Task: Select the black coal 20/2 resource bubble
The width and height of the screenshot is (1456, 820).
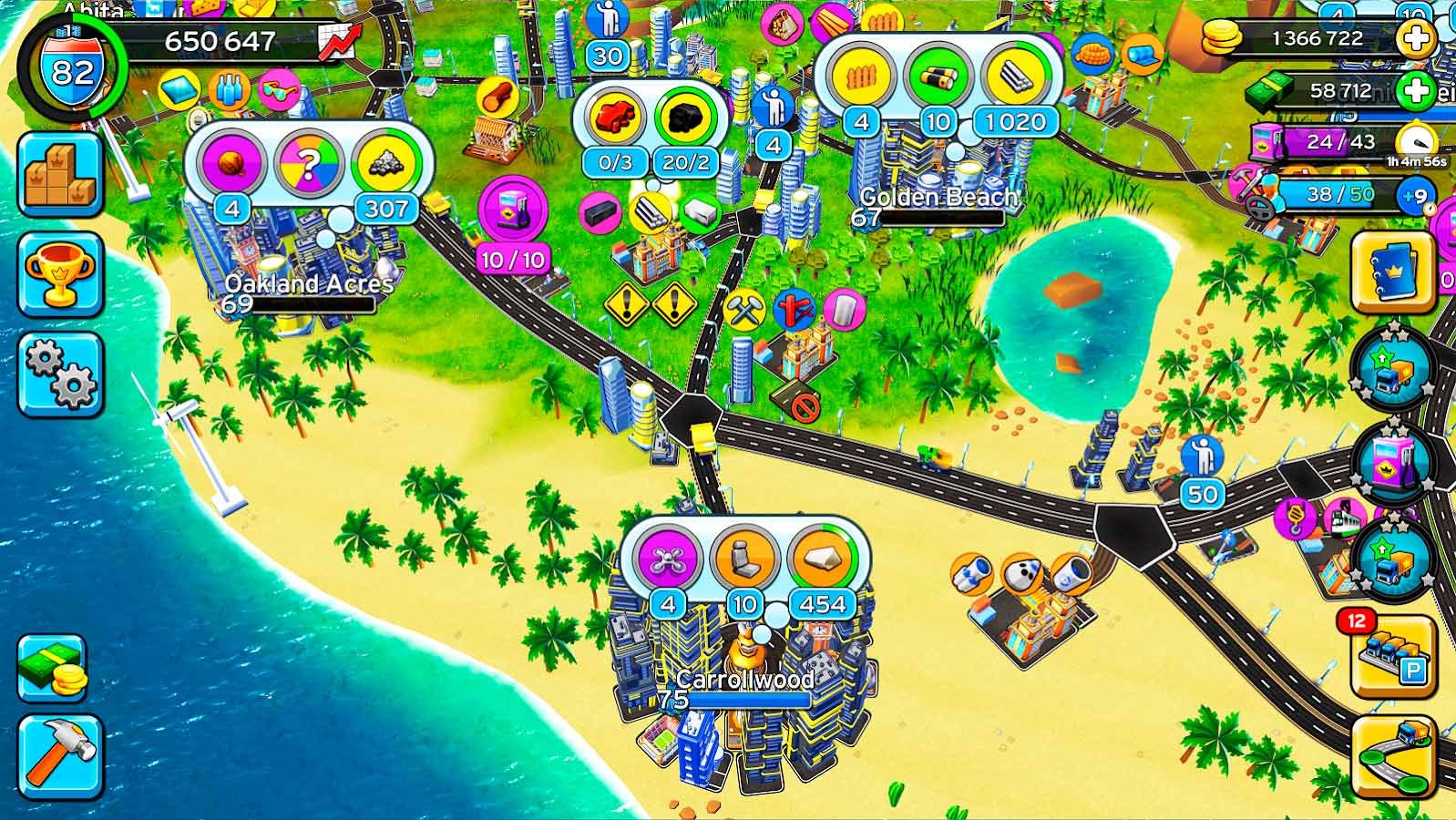Action: click(686, 118)
